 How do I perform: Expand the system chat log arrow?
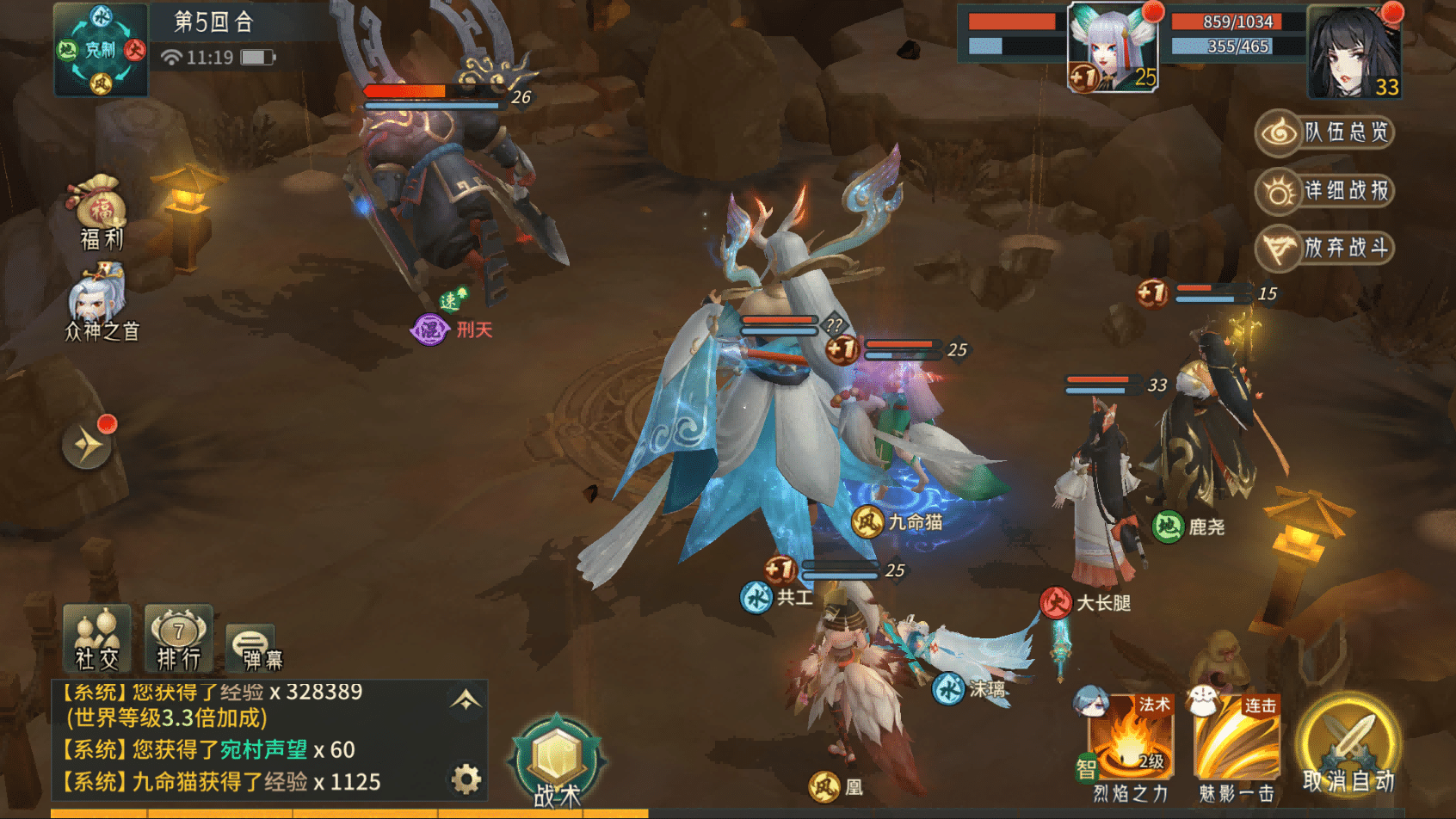[466, 700]
